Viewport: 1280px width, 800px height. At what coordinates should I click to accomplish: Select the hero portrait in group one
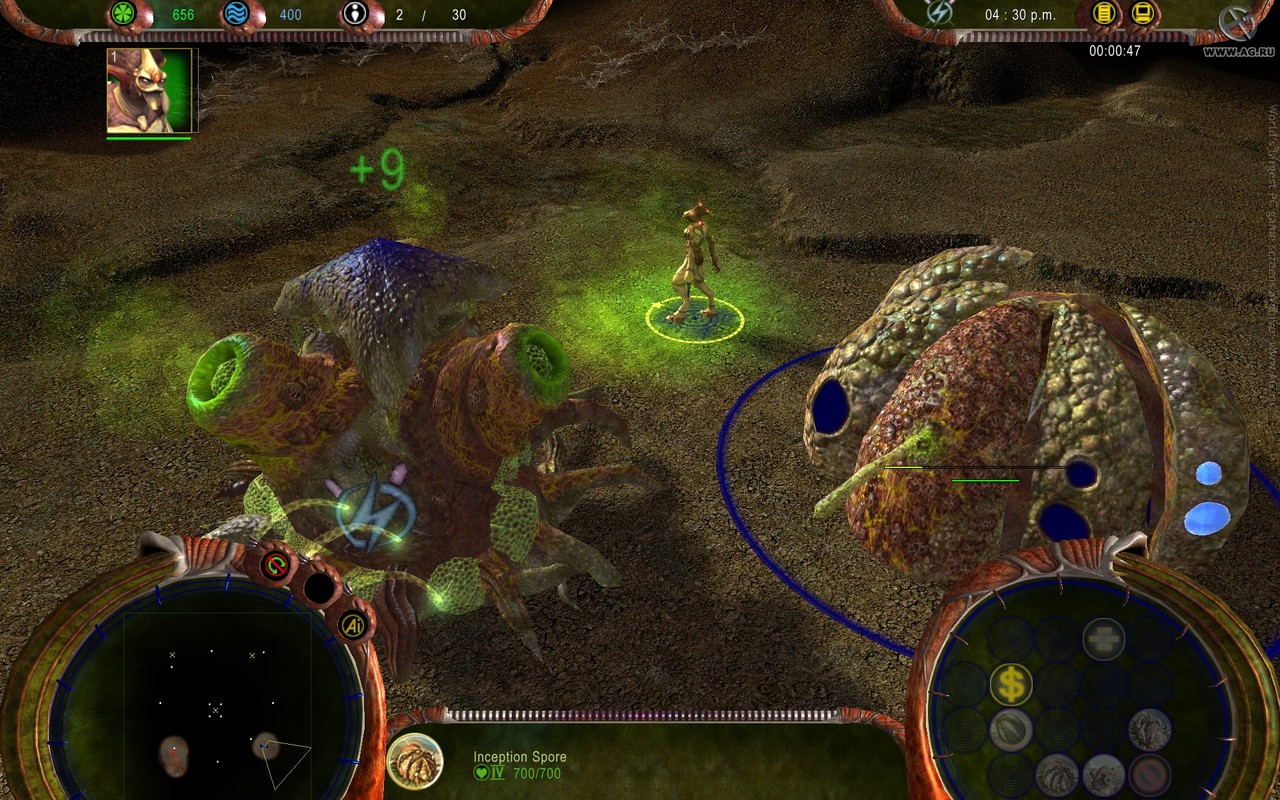tap(150, 90)
